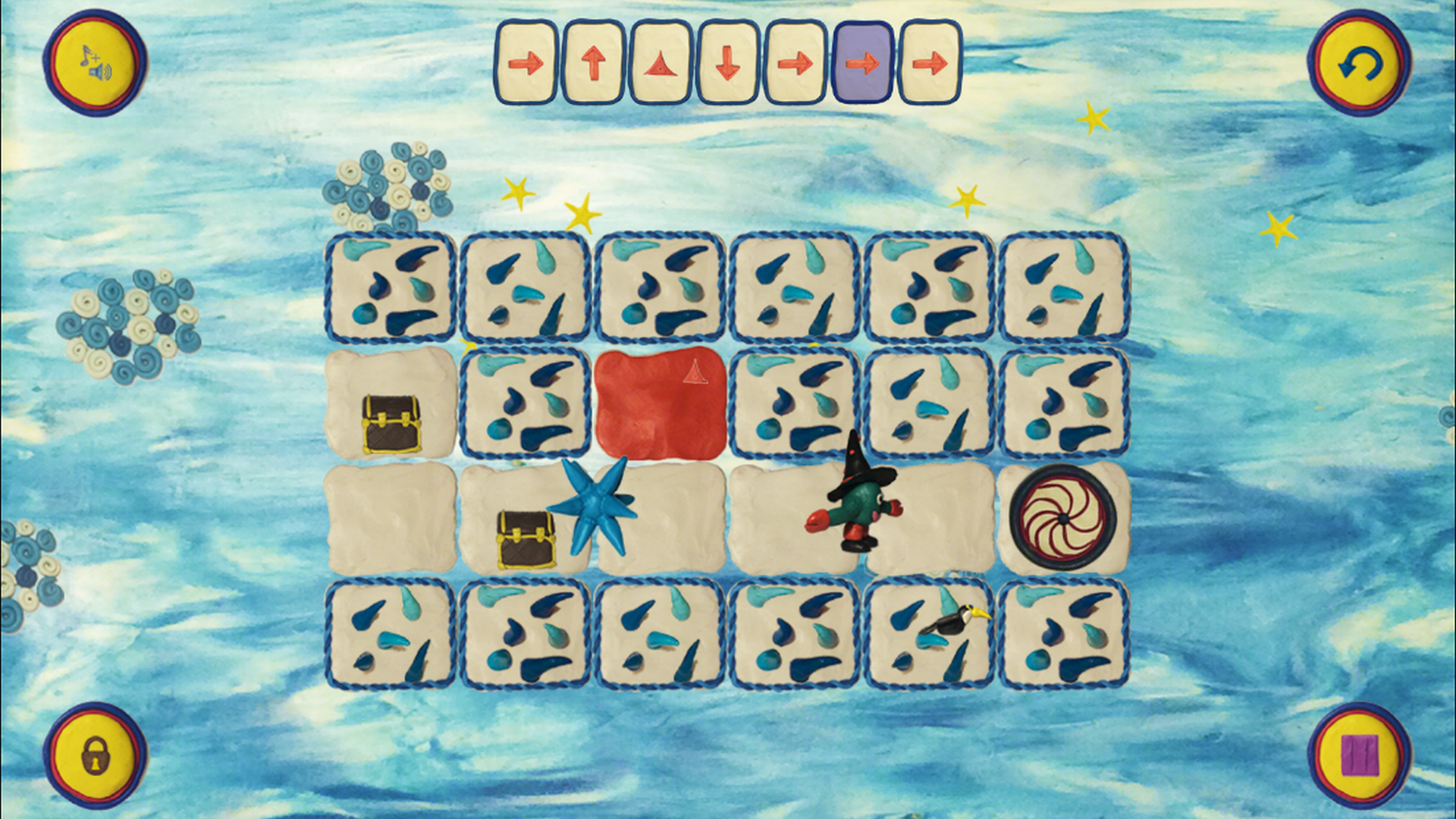Choose the red triangle command tile
The width and height of the screenshot is (1456, 819).
click(x=661, y=62)
